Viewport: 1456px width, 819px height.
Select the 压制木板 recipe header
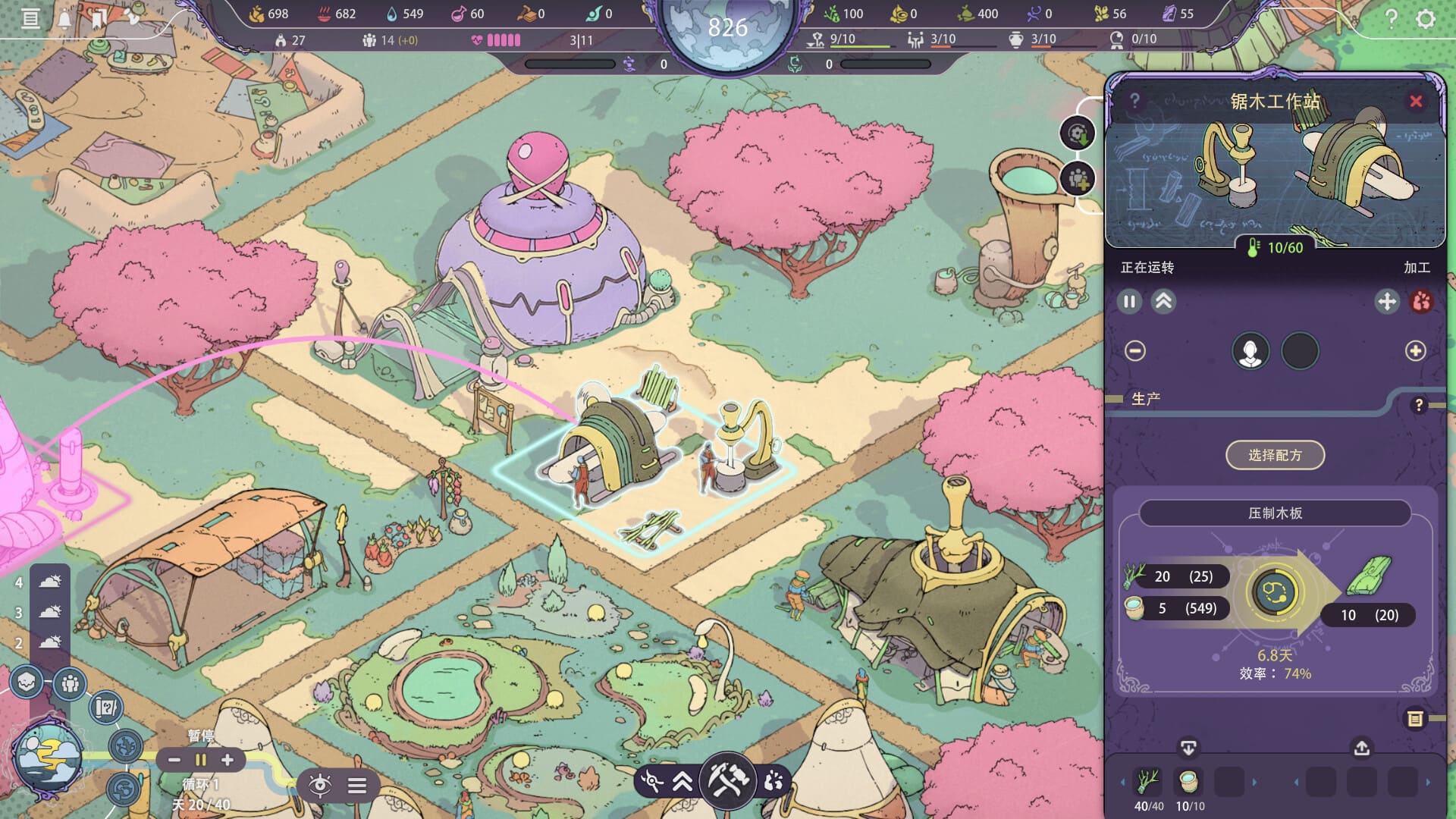1275,513
